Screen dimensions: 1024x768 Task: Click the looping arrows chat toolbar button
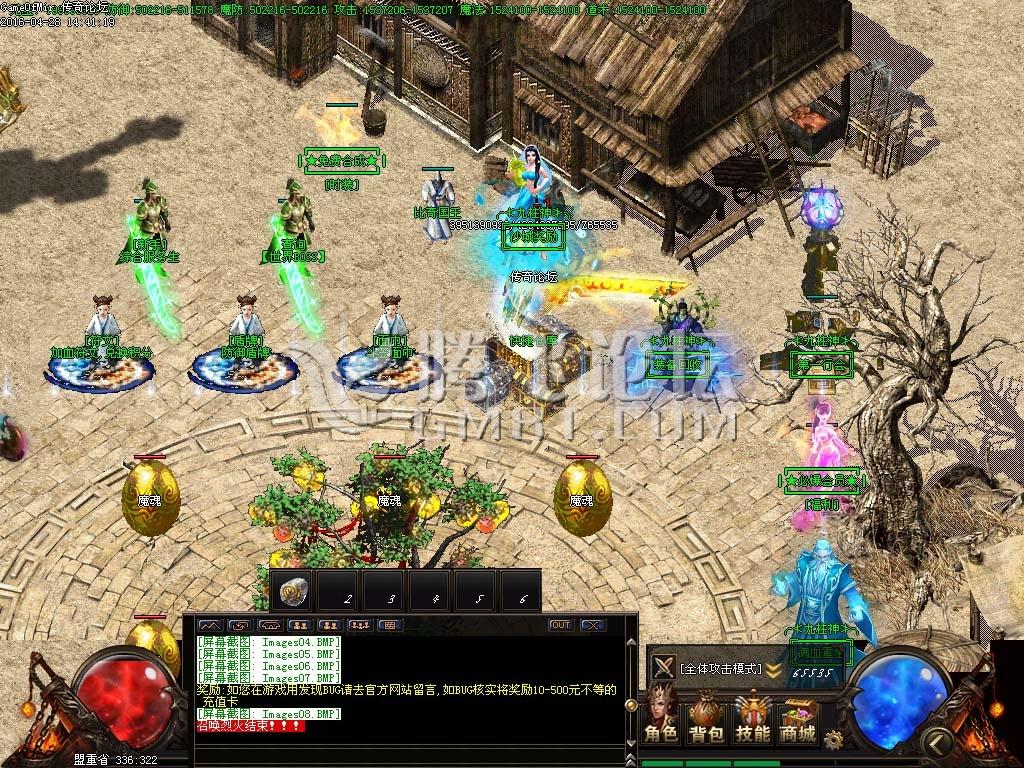click(x=239, y=625)
